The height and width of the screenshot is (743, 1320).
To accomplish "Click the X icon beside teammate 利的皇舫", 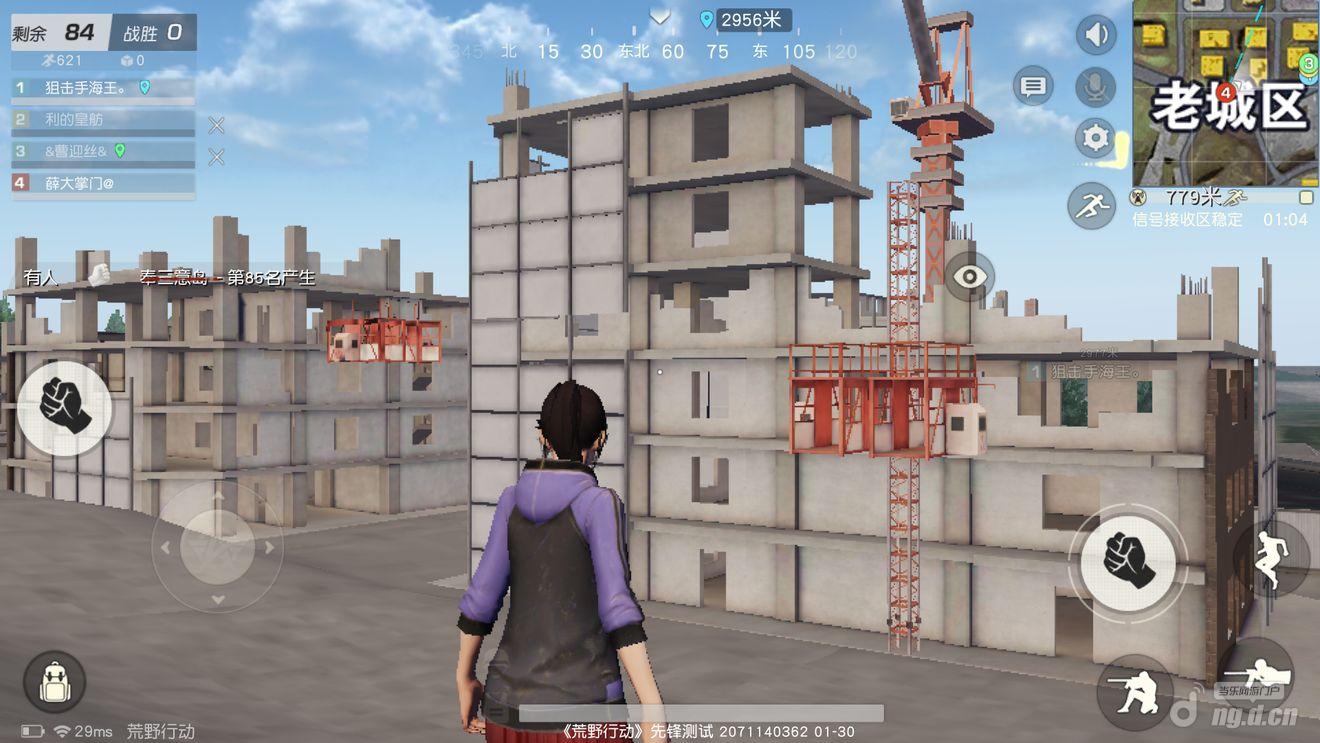I will coord(216,125).
